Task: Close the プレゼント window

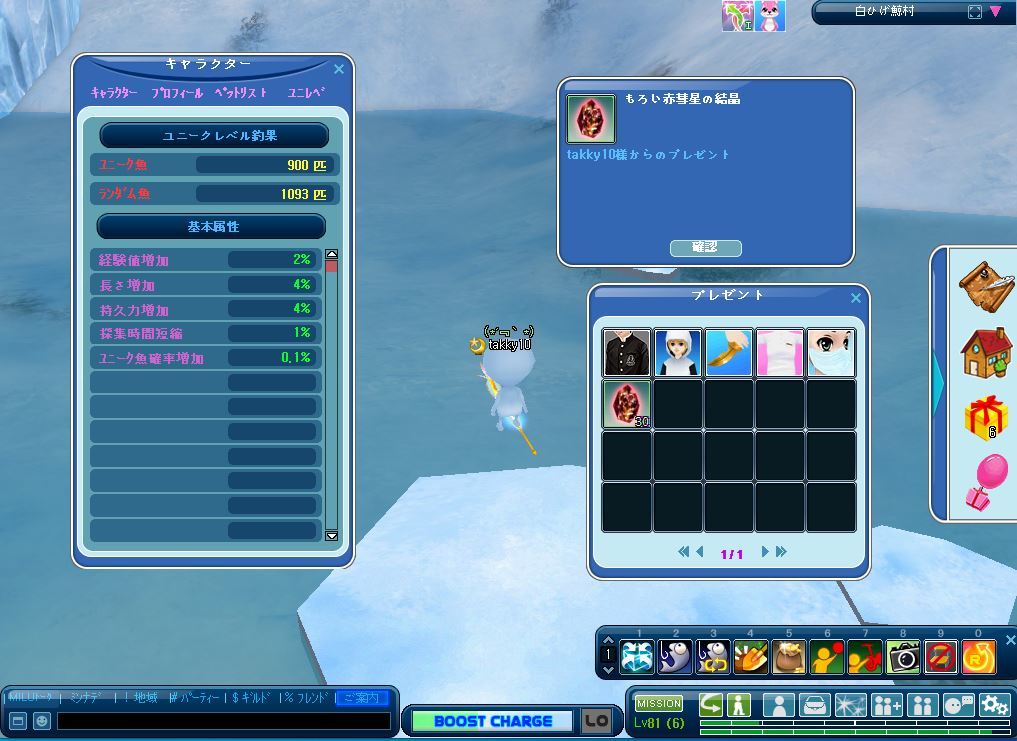Action: [856, 297]
